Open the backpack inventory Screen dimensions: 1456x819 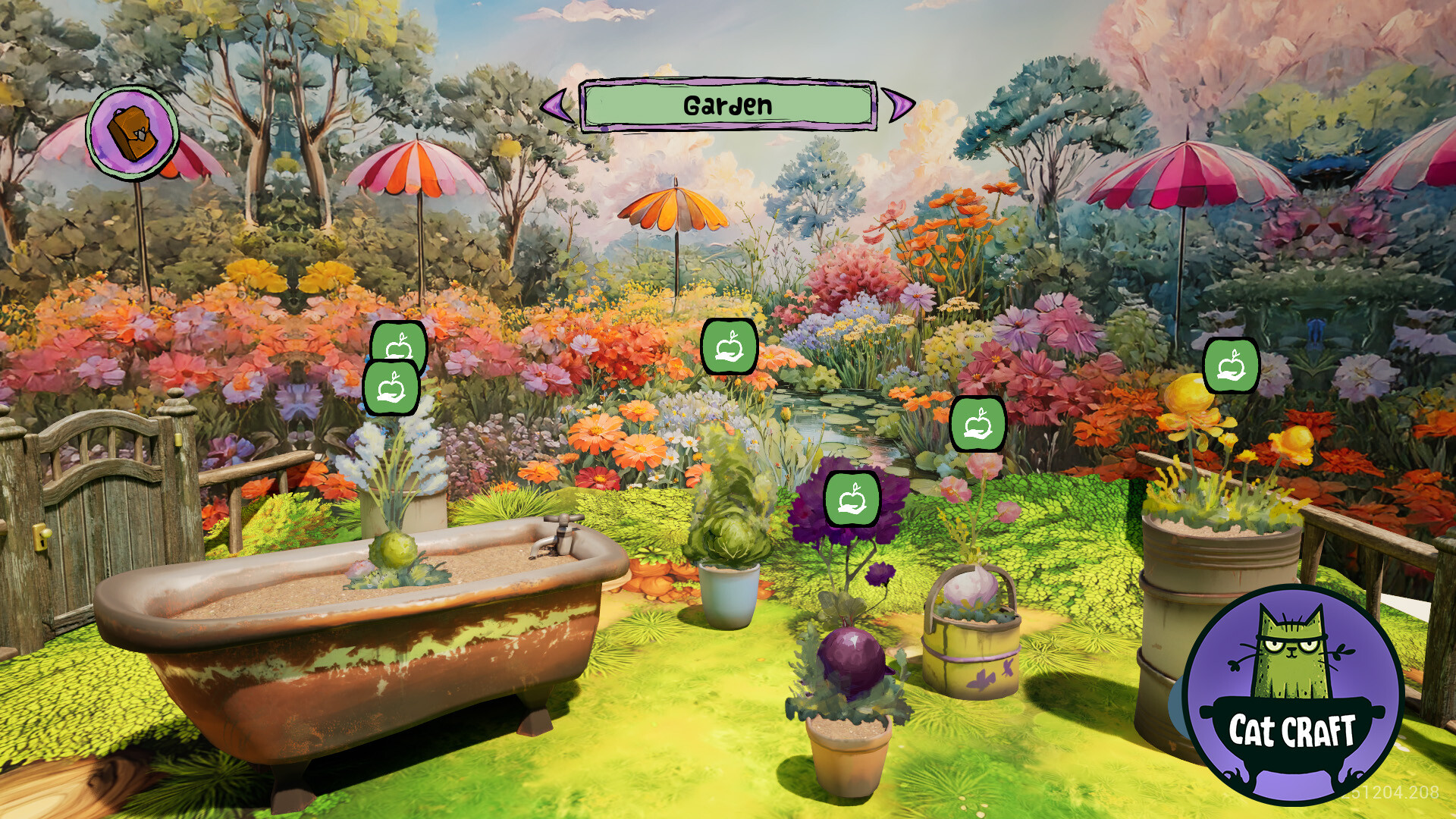tap(130, 133)
